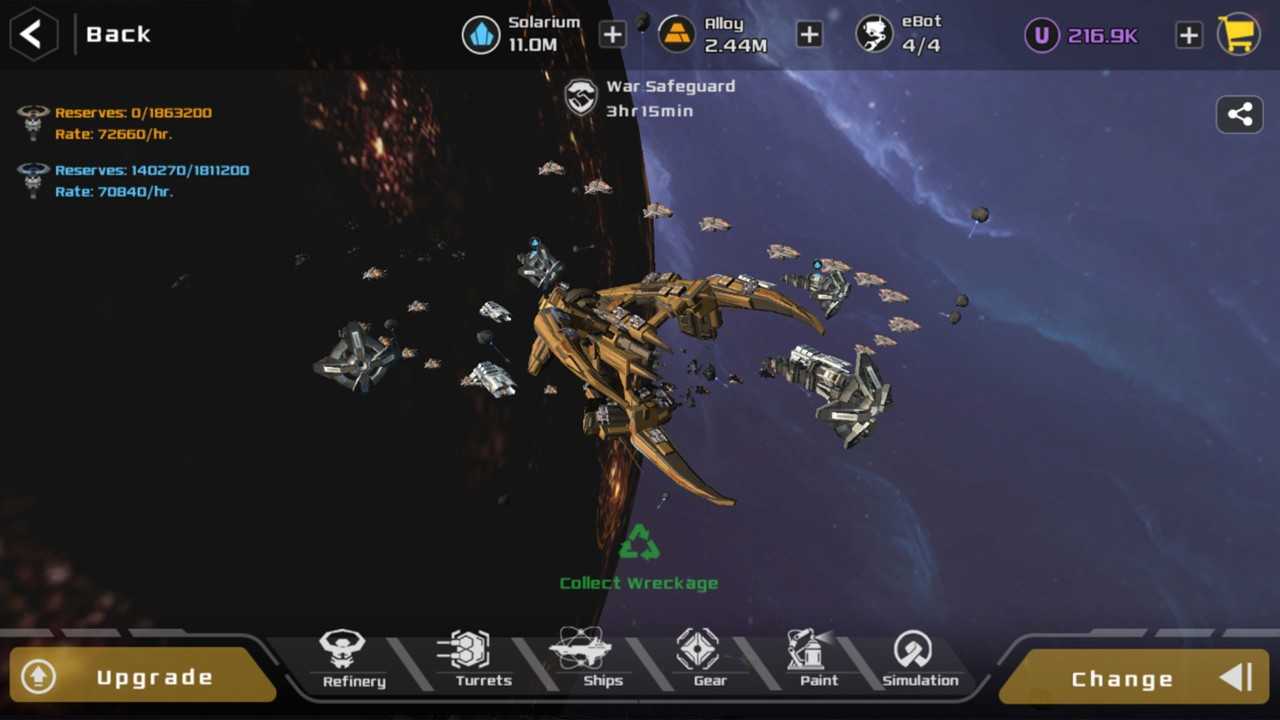The width and height of the screenshot is (1280, 720).
Task: Click the Upgrade button
Action: click(x=140, y=677)
